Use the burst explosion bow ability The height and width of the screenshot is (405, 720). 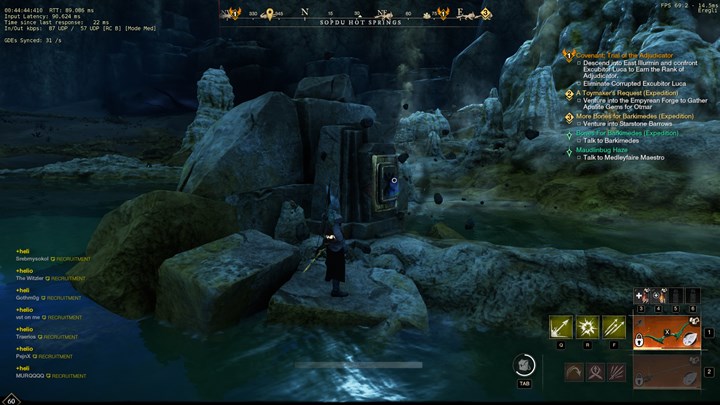click(x=587, y=328)
